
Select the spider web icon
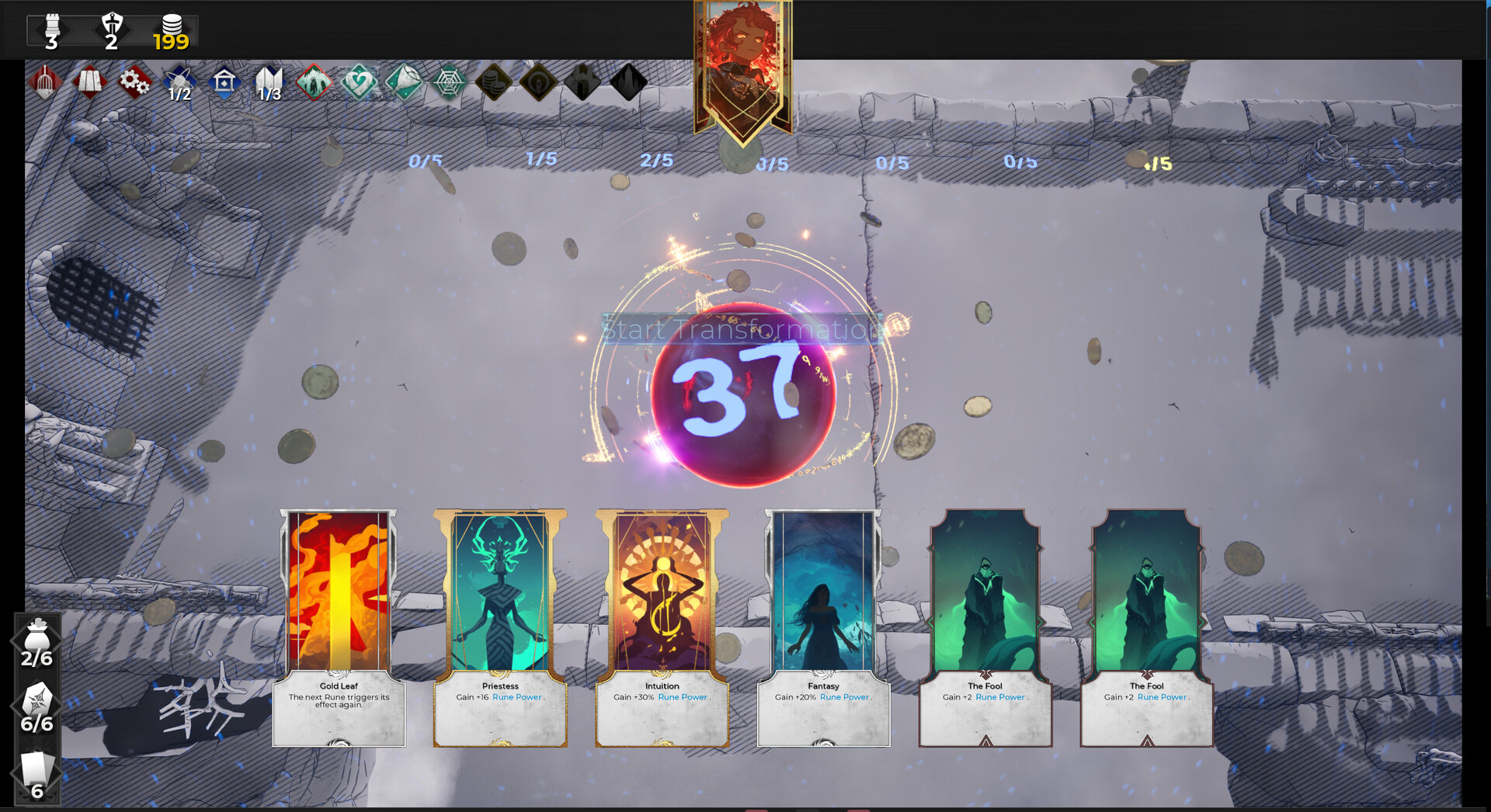[449, 82]
